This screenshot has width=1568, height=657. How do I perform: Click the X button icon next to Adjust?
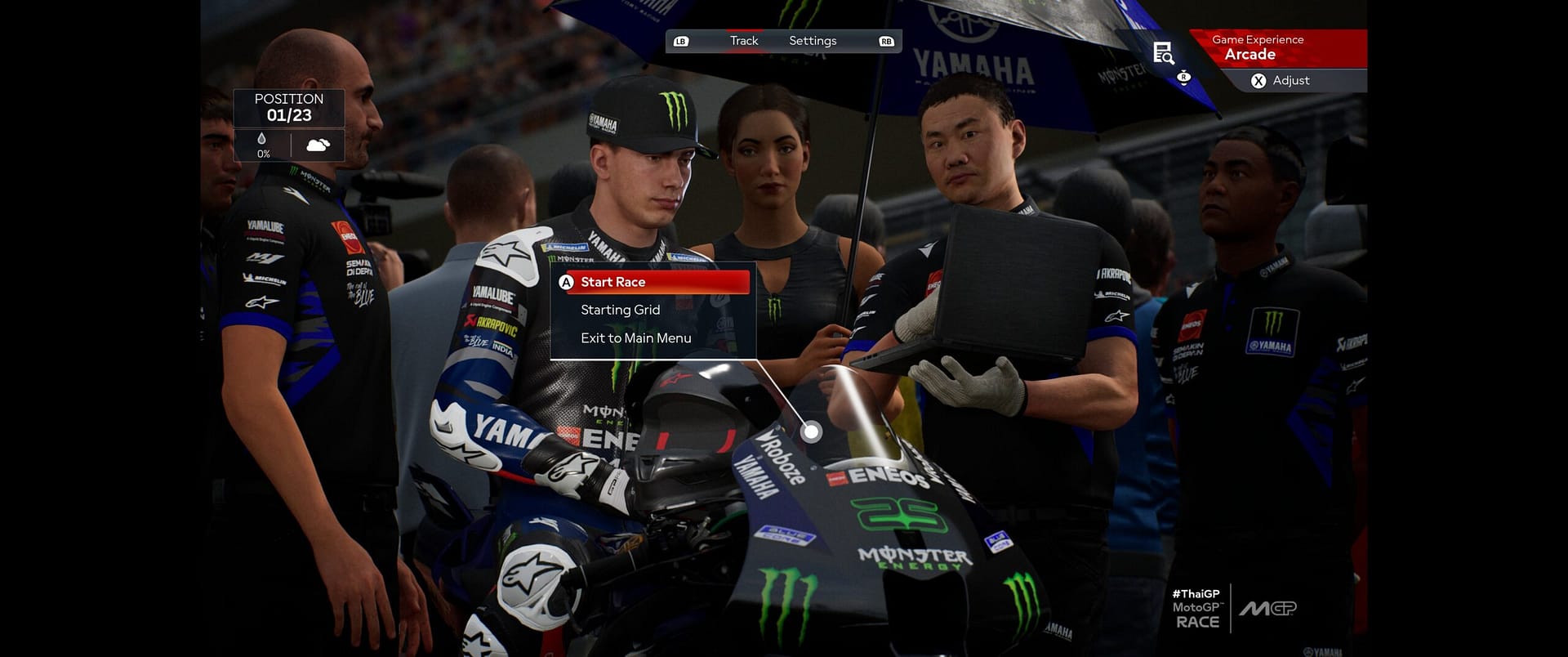1258,81
